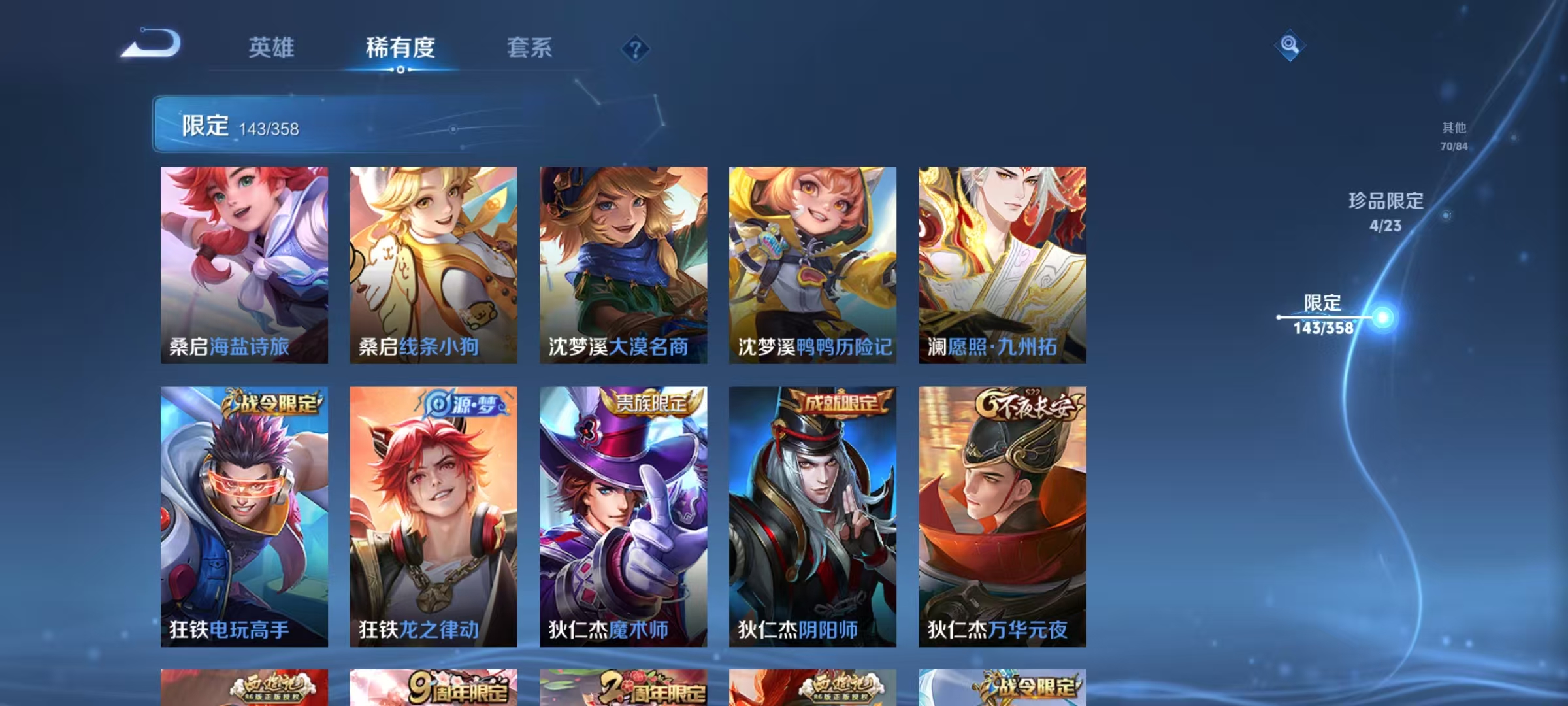The width and height of the screenshot is (1568, 706).
Task: Switch to the 英雄 tab
Action: pyautogui.click(x=272, y=48)
